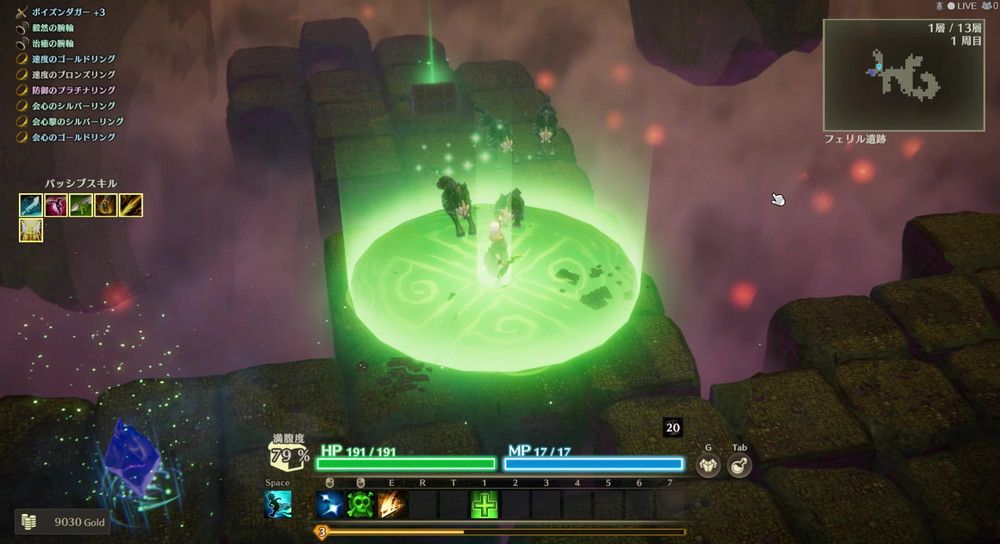
Task: Select the winged golden passive skill icon
Action: (31, 231)
